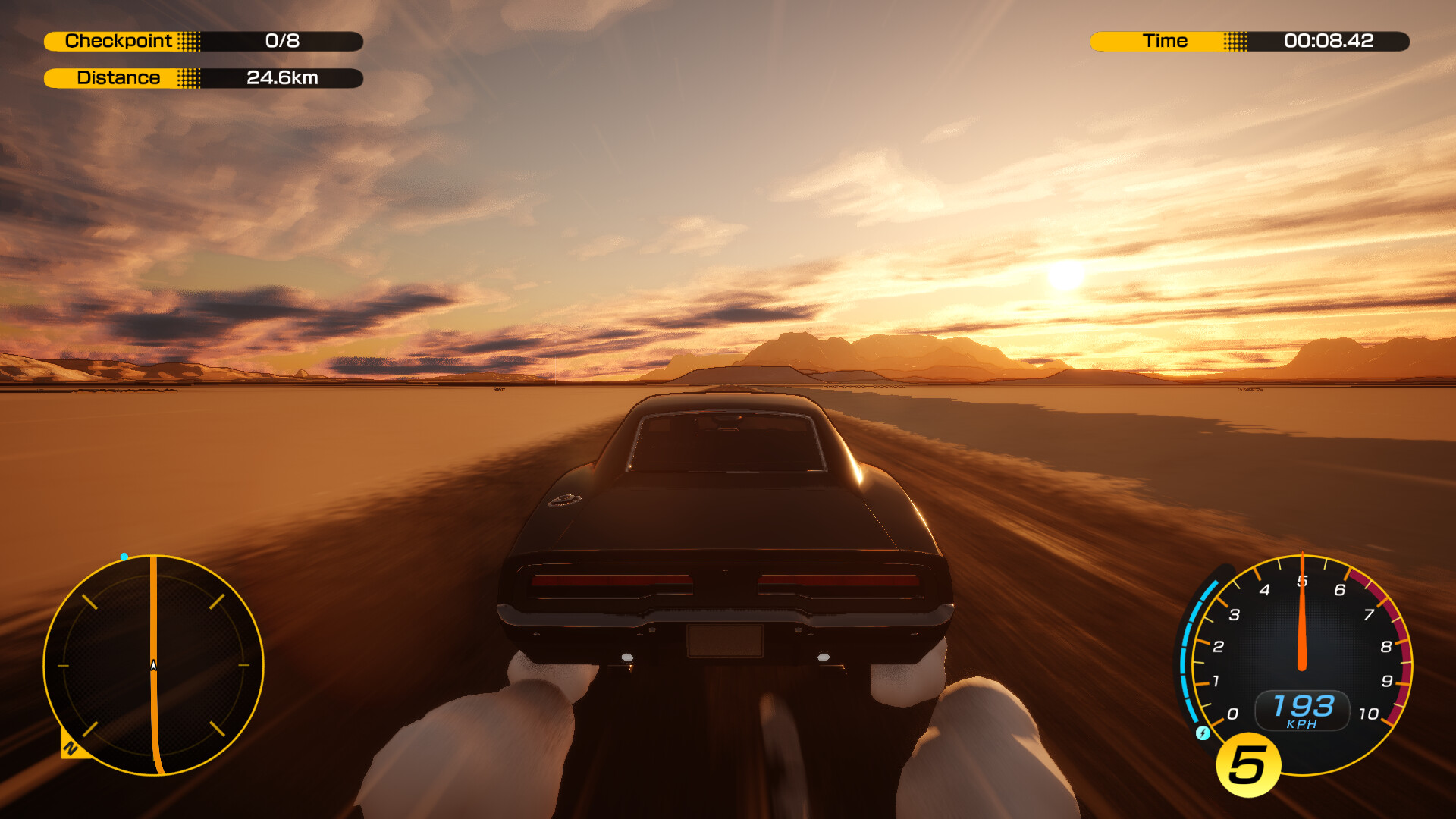Image resolution: width=1456 pixels, height=819 pixels.
Task: Expand the checkered pattern next to Checkpoint label
Action: pos(190,41)
